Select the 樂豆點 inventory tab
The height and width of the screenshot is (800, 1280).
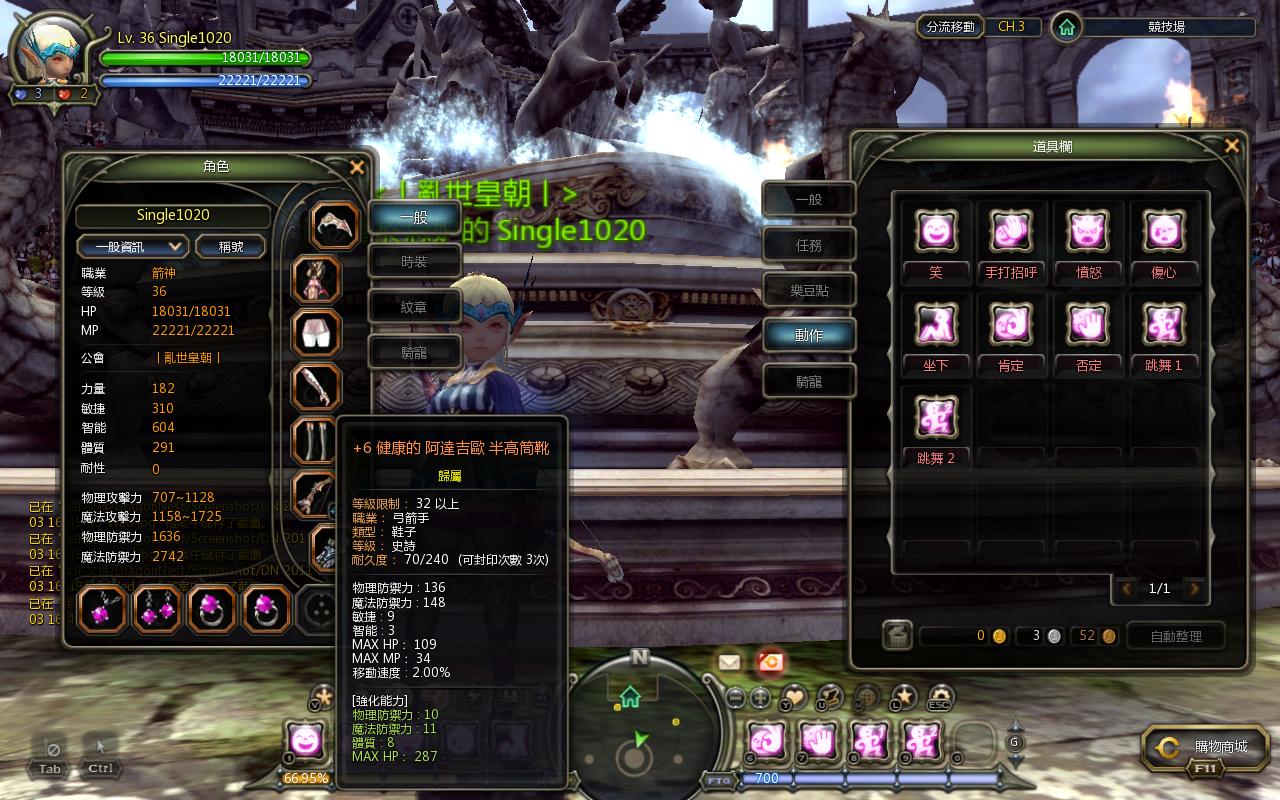tap(809, 291)
